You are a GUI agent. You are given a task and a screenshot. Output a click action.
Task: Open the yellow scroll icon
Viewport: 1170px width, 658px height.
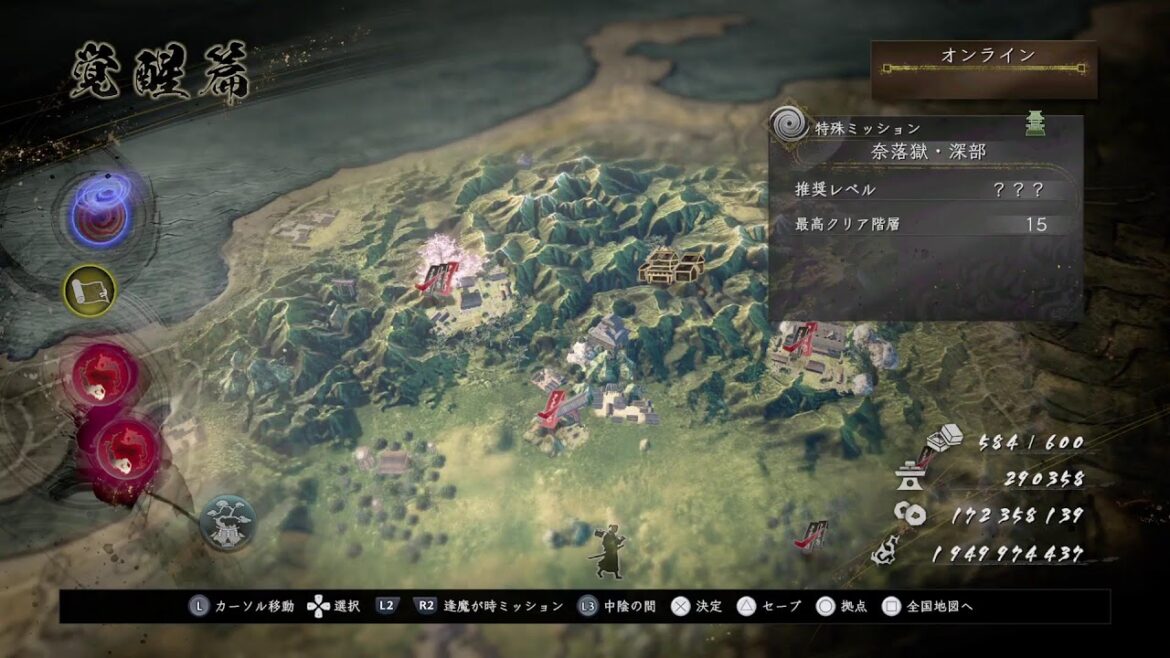[x=90, y=290]
